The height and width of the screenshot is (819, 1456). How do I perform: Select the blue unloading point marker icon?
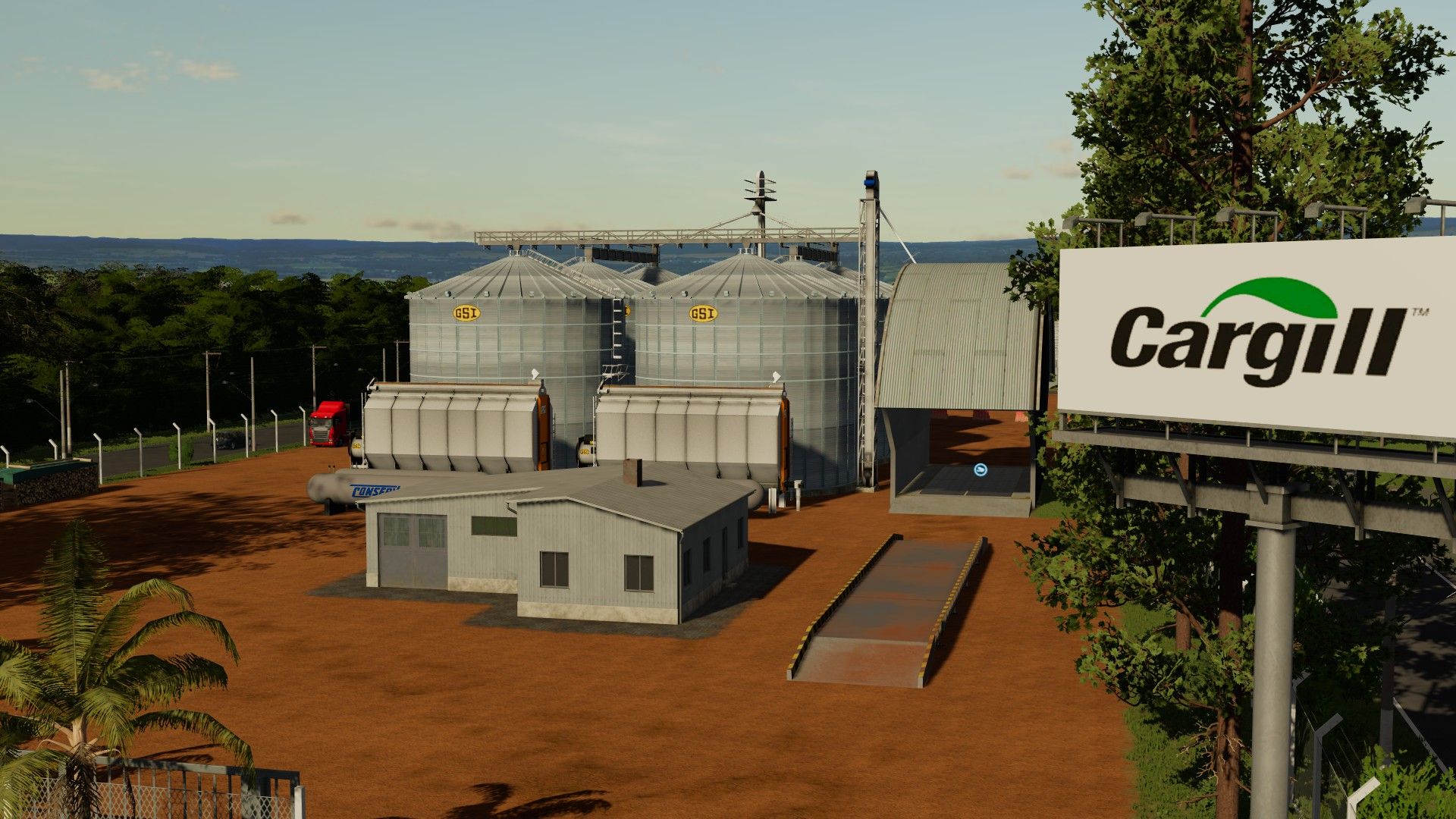tap(980, 470)
